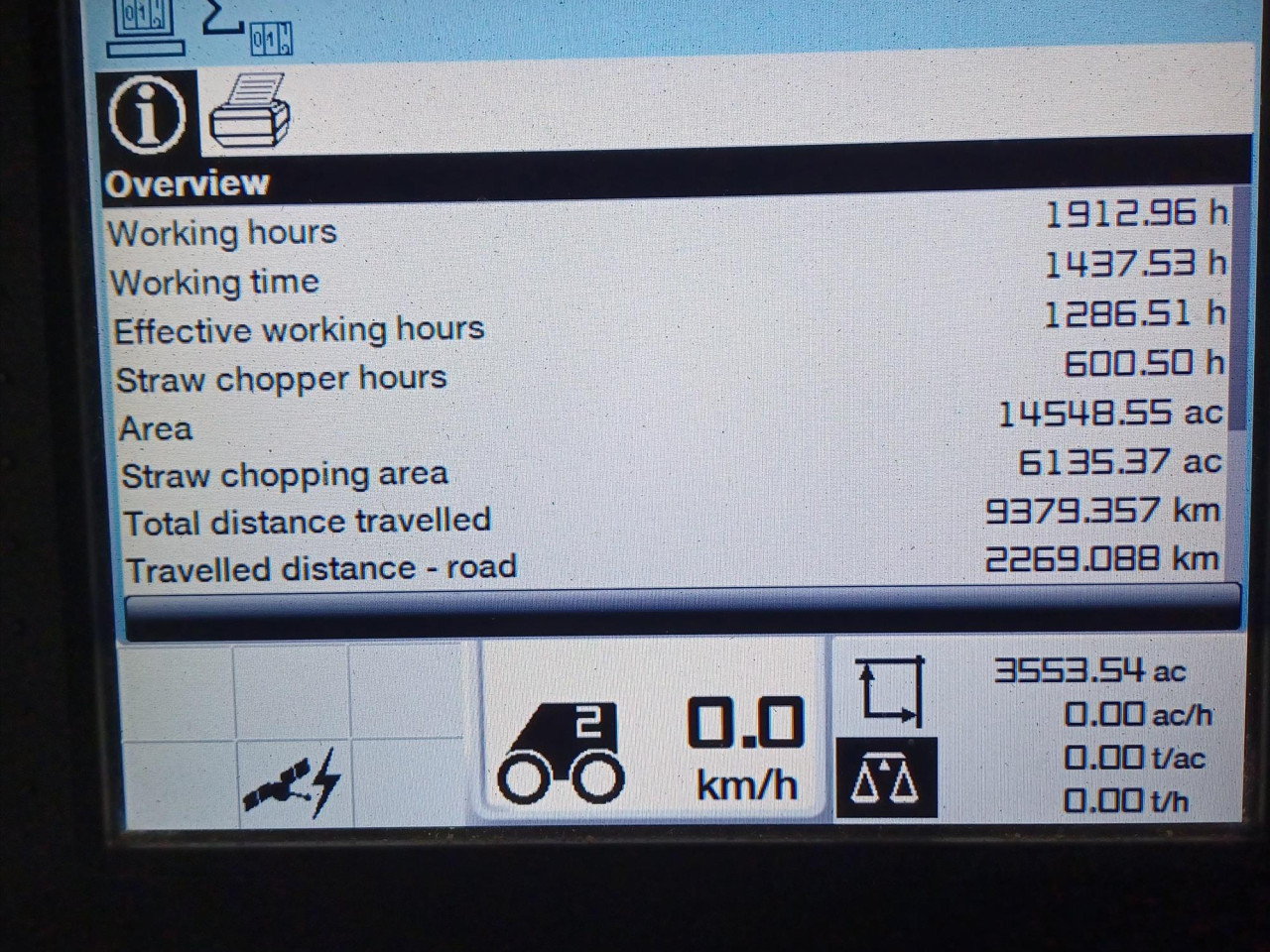
Task: Select the Working hours row
Action: [224, 232]
